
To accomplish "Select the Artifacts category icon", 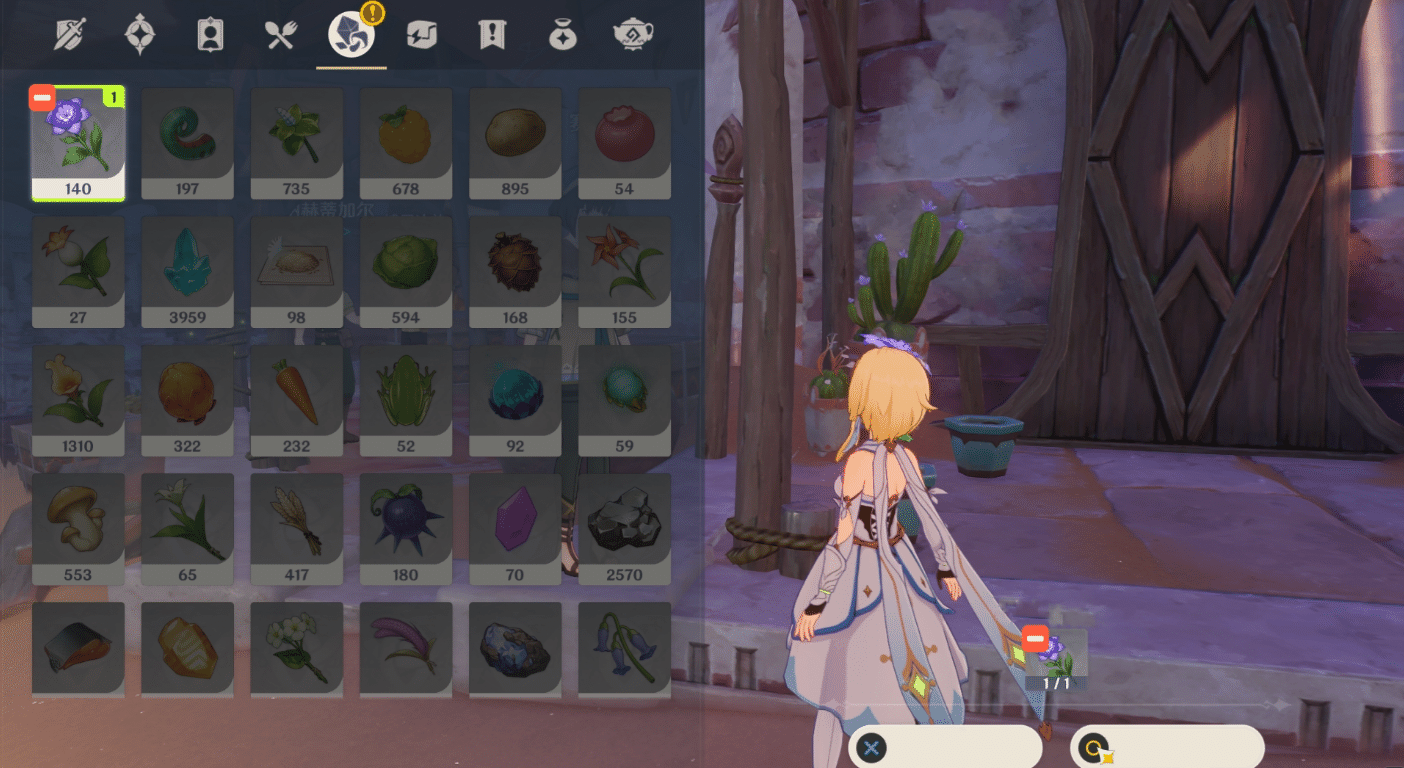I will [x=139, y=33].
